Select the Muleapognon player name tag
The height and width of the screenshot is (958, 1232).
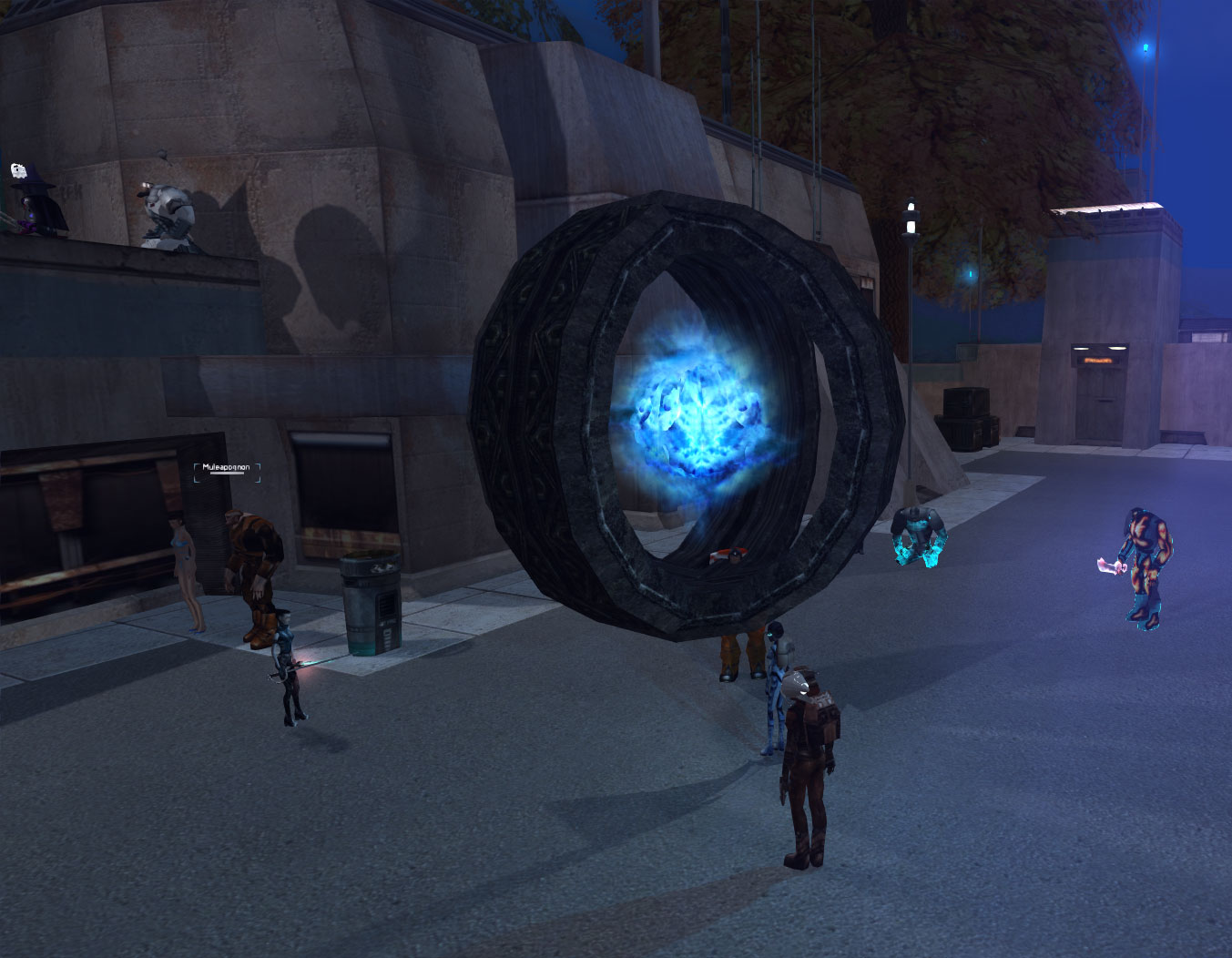pyautogui.click(x=227, y=468)
